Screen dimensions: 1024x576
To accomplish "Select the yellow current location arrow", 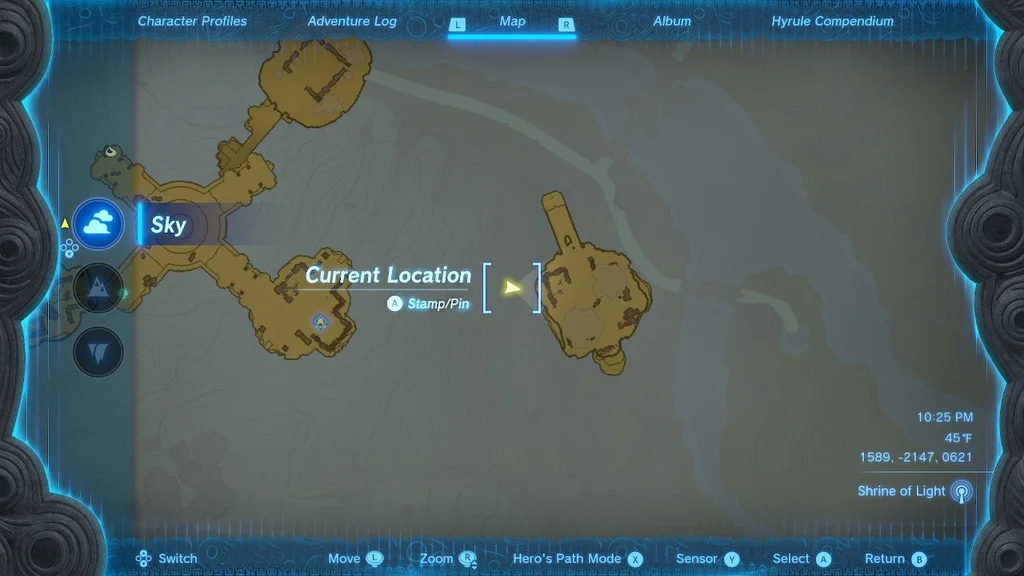I will click(512, 288).
